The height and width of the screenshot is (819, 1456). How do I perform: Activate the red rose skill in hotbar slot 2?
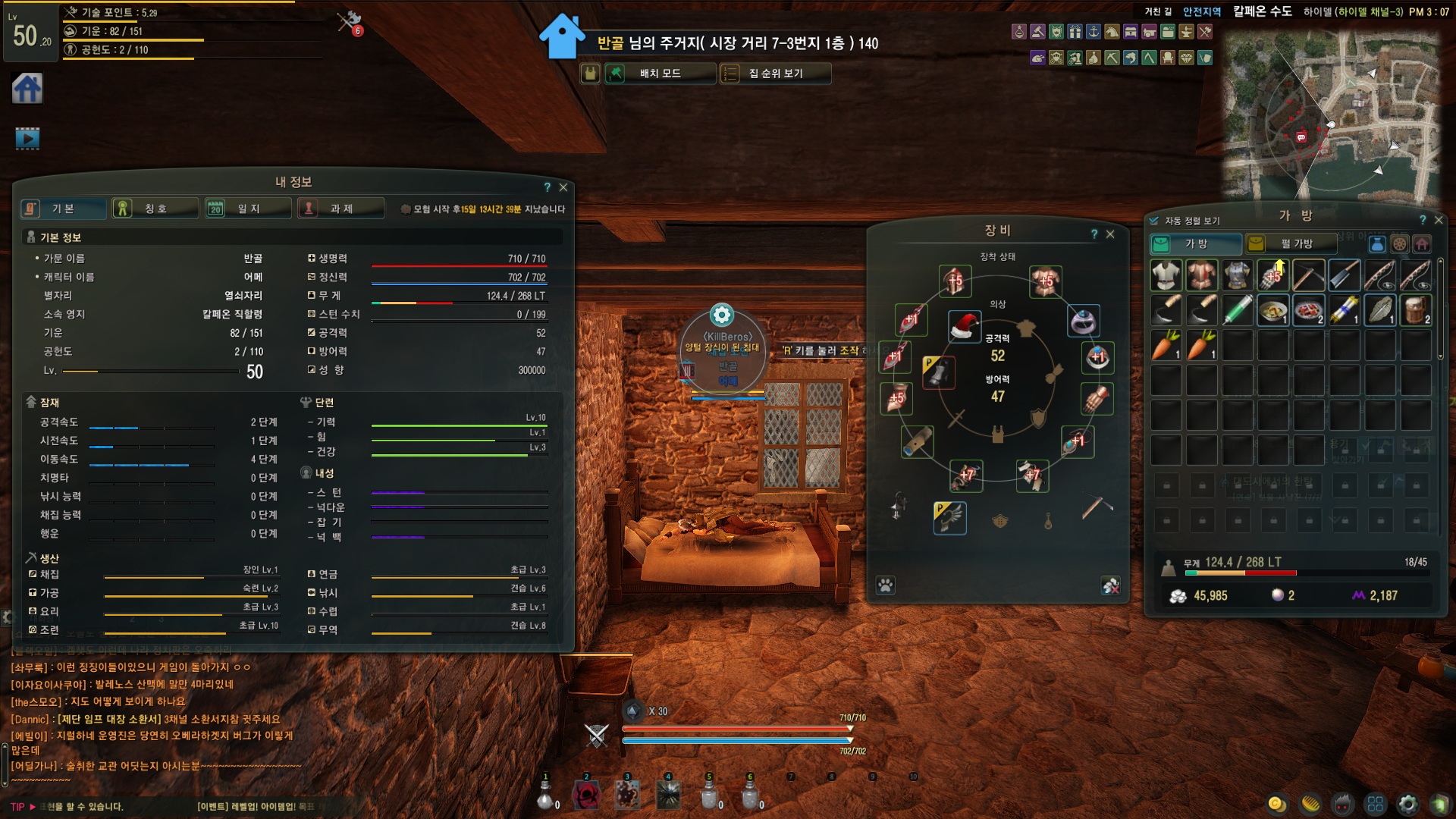(x=586, y=795)
